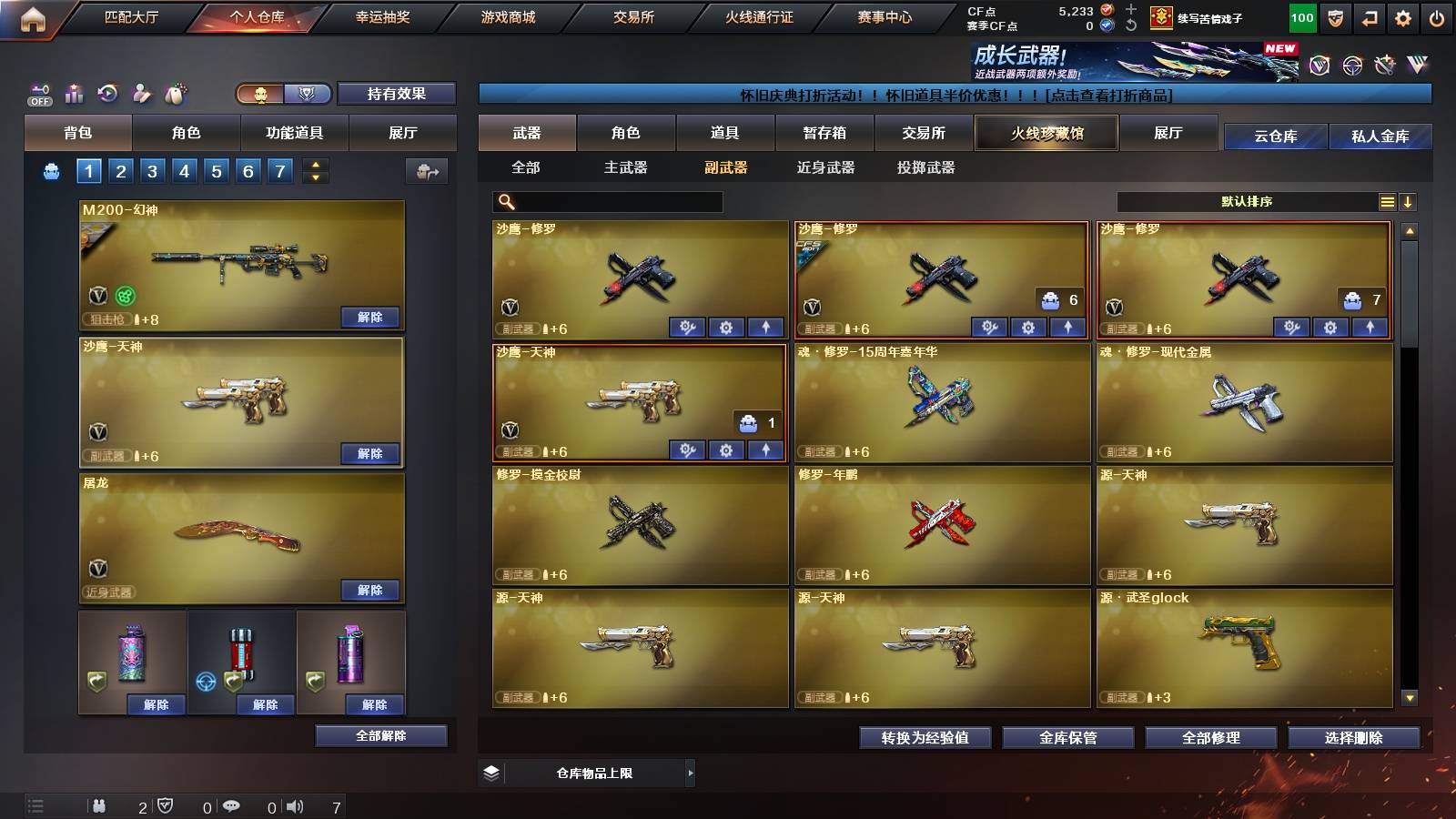Open the gift/egg icon in the left toolbar

[175, 92]
